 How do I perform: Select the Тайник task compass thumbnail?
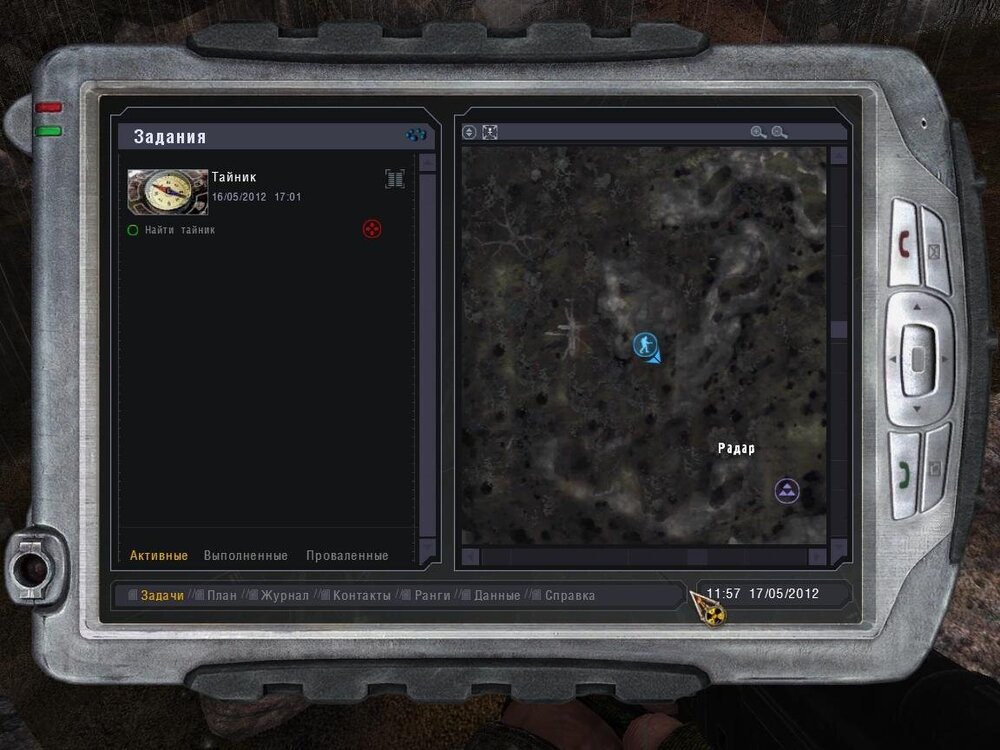[x=167, y=191]
